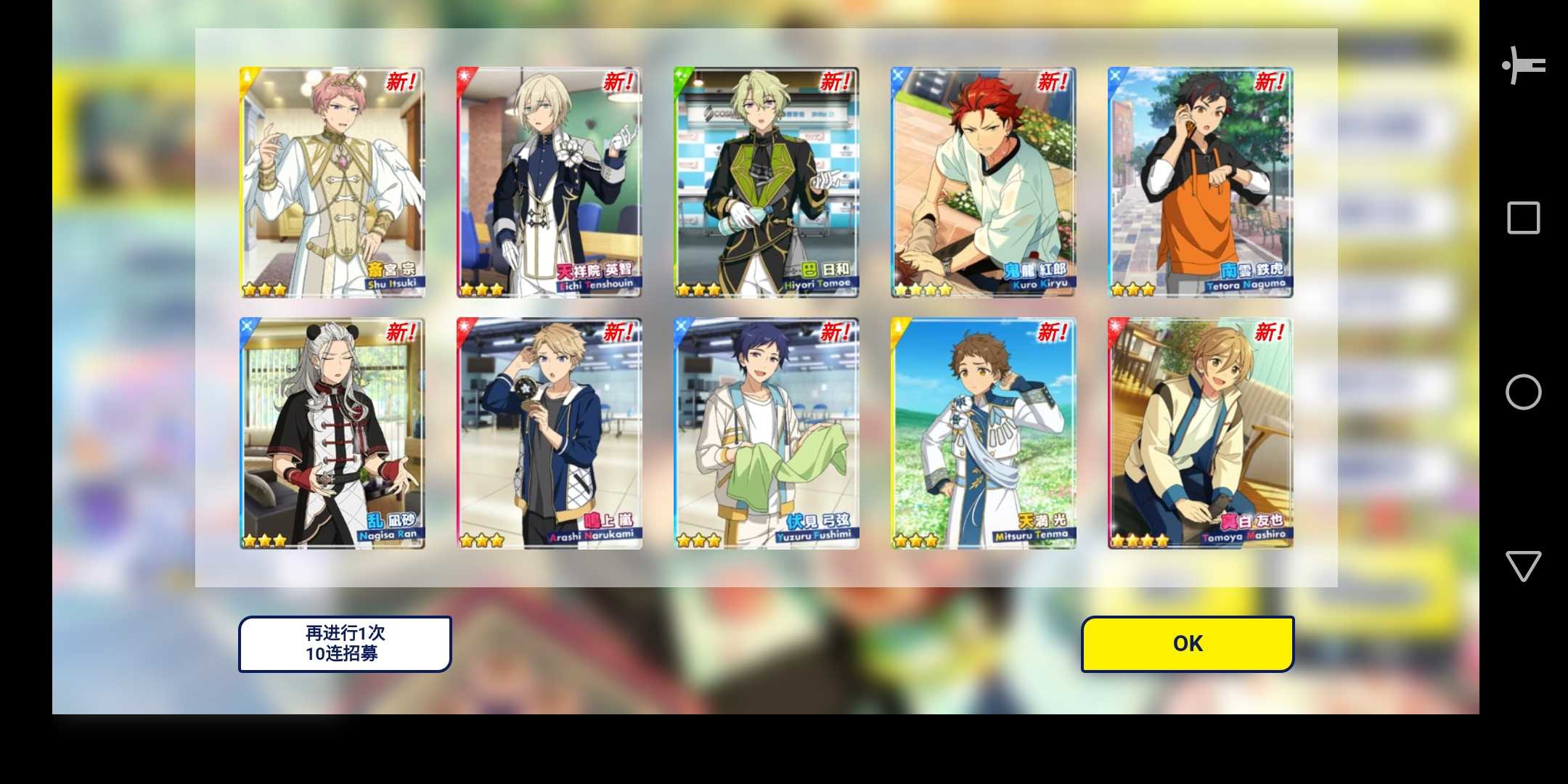Image resolution: width=1568 pixels, height=784 pixels.
Task: Select the Yuzuru Fushimi card
Action: point(766,433)
